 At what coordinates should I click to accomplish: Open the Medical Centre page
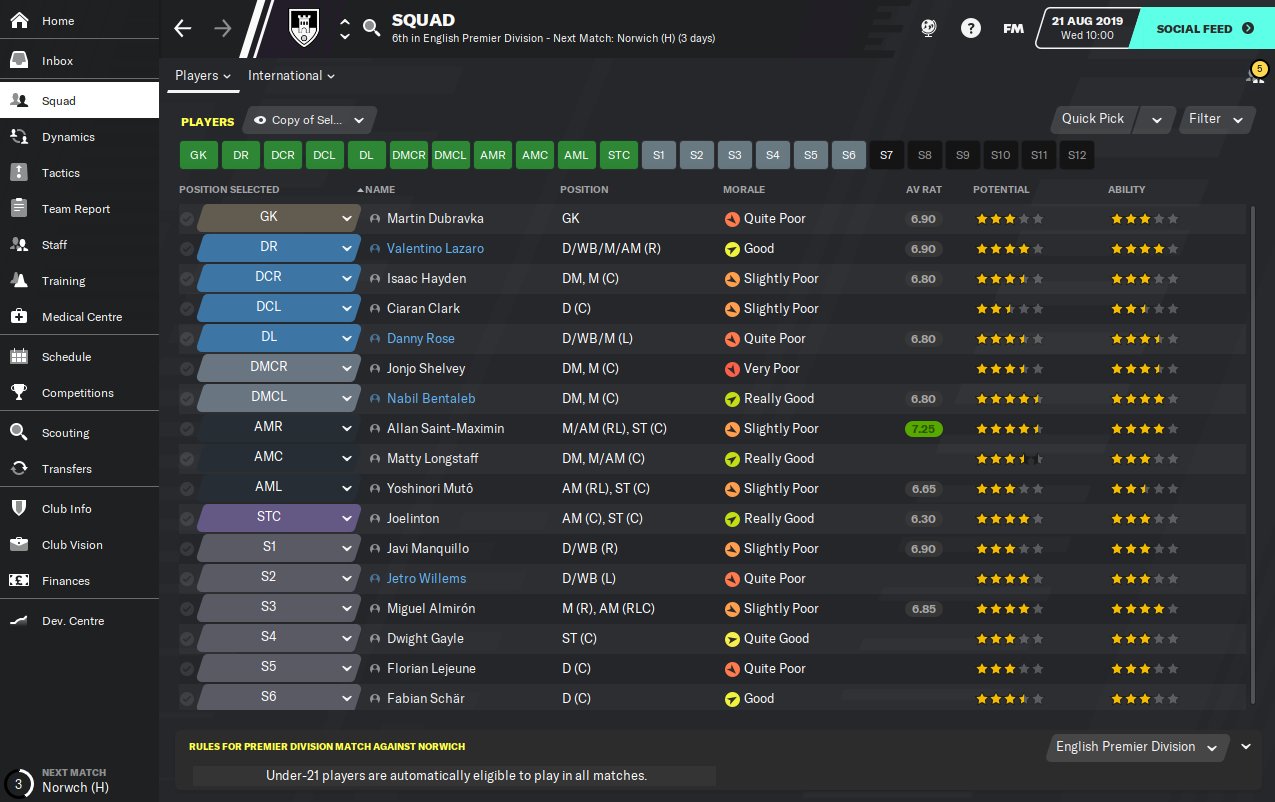click(x=81, y=317)
